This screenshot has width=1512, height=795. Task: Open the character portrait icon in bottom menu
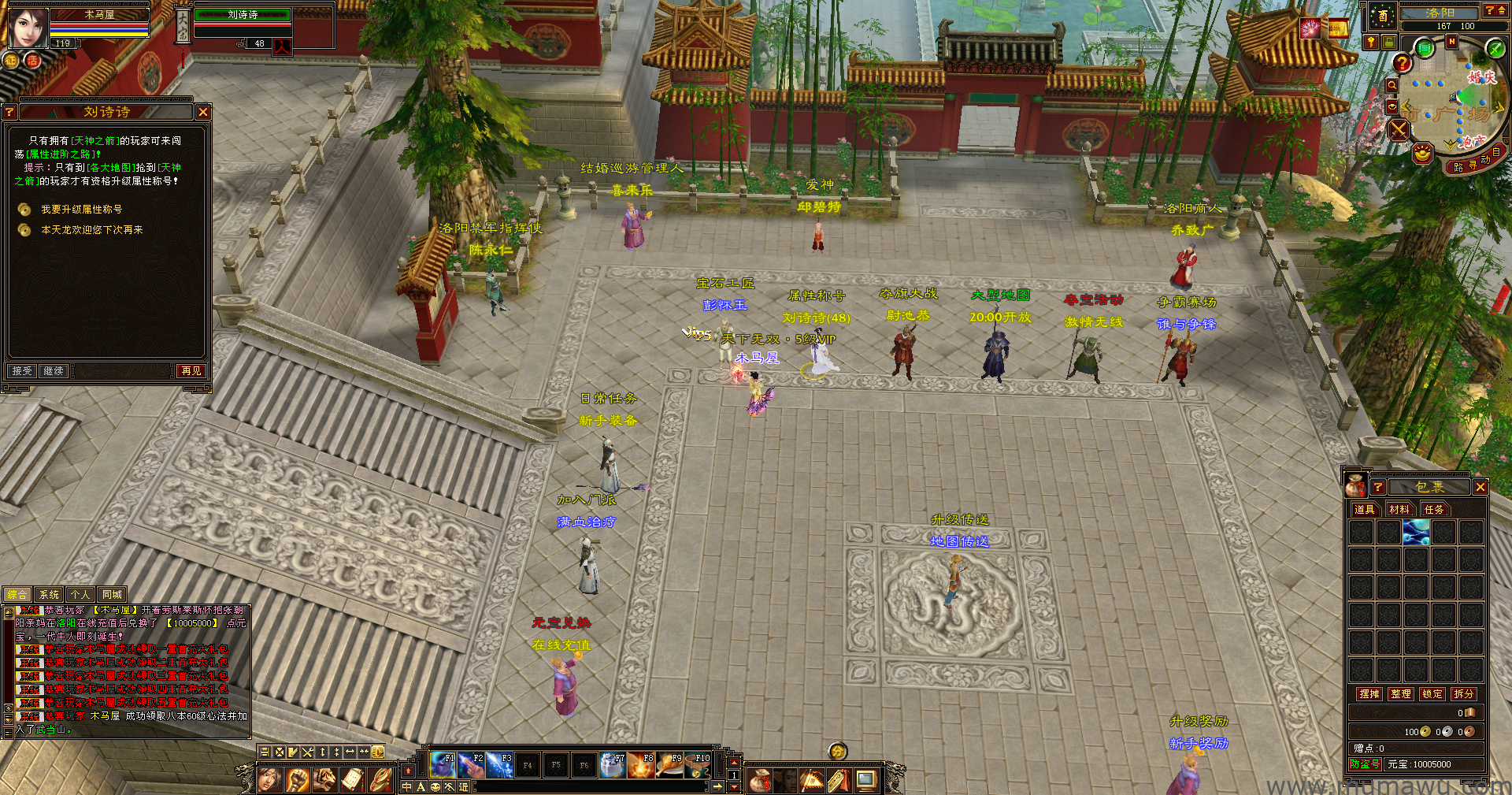point(269,780)
